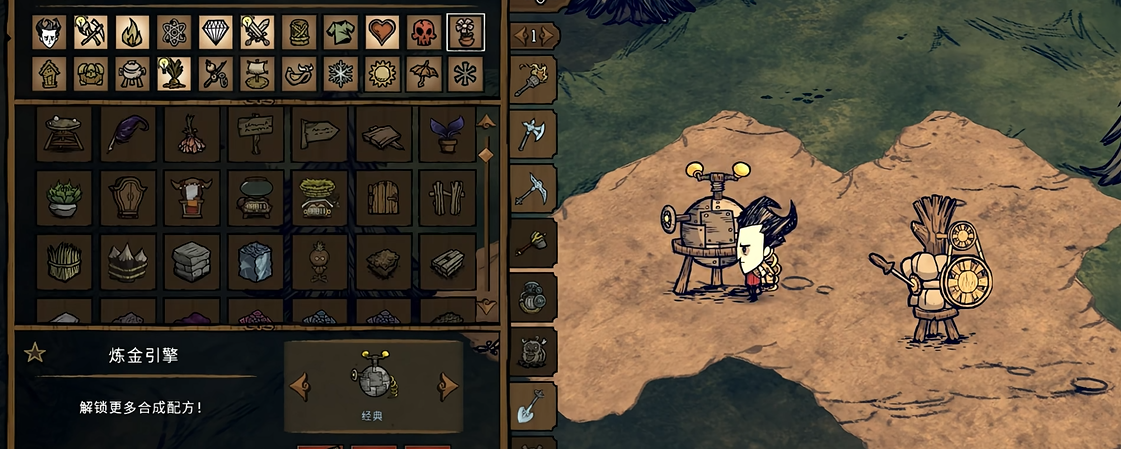Choose the green shirt Clothing category
This screenshot has width=1121, height=449.
pos(340,32)
